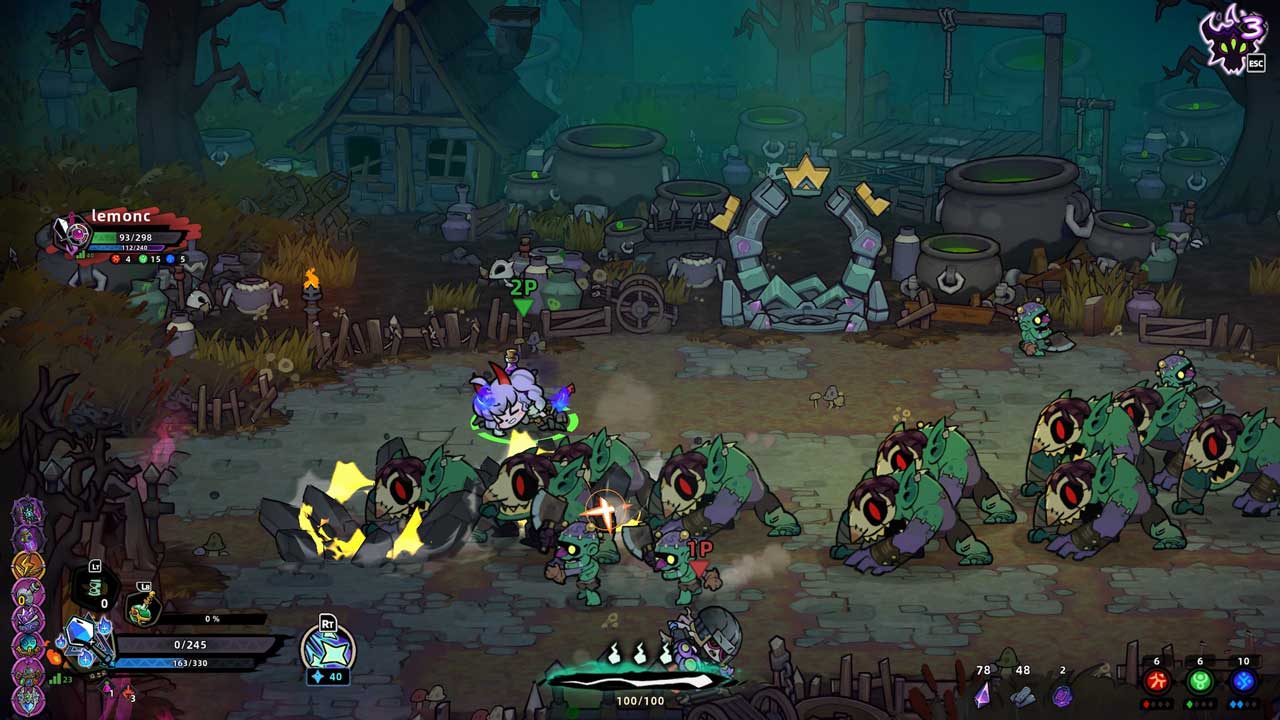Inspect the orange lightning bolt relic
The height and width of the screenshot is (720, 1280).
27,565
